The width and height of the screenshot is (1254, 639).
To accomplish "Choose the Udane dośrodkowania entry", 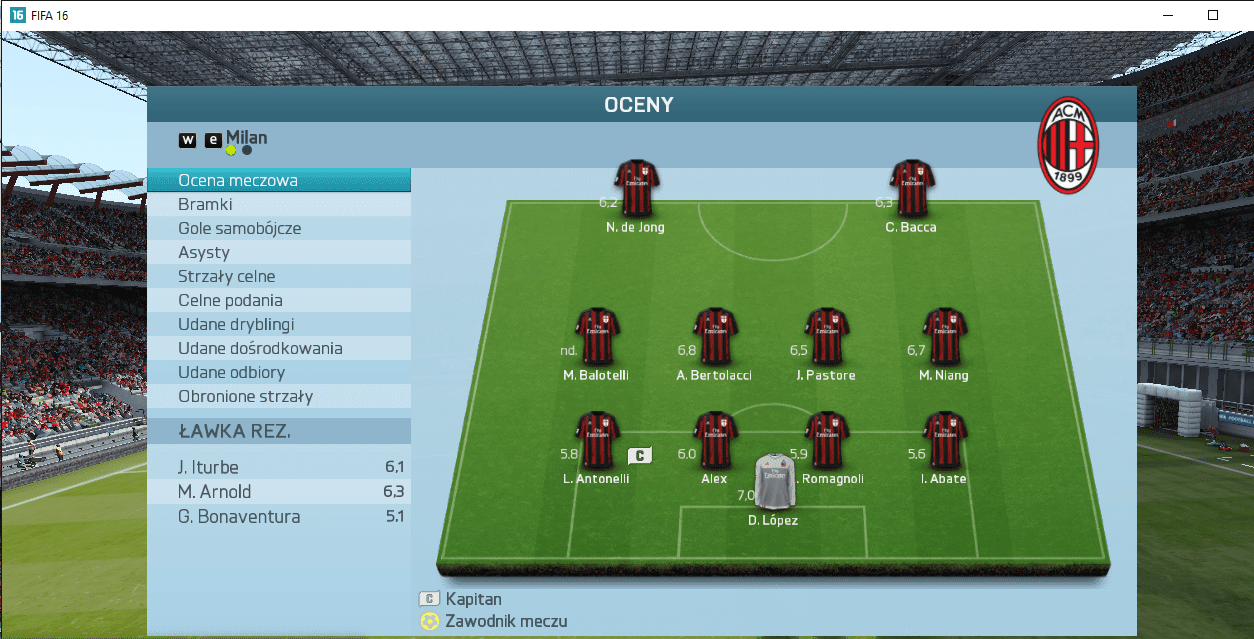I will pyautogui.click(x=278, y=349).
